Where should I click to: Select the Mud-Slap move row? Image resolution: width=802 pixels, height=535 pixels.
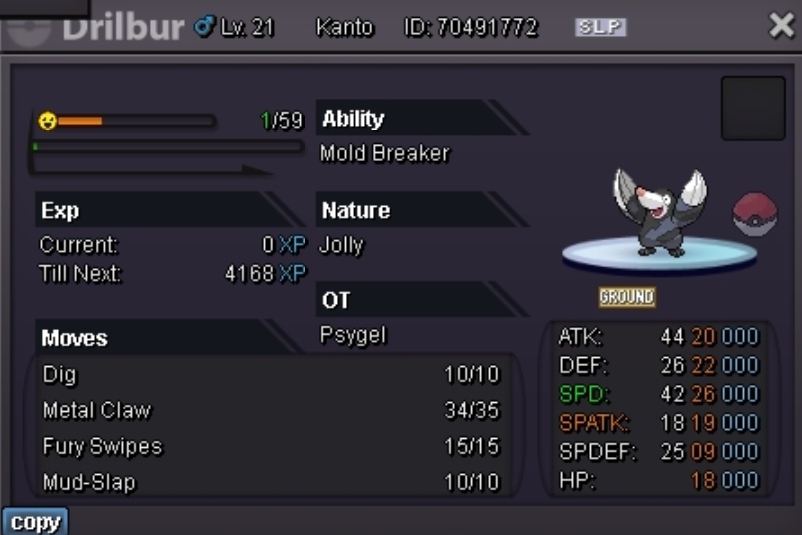pyautogui.click(x=270, y=482)
